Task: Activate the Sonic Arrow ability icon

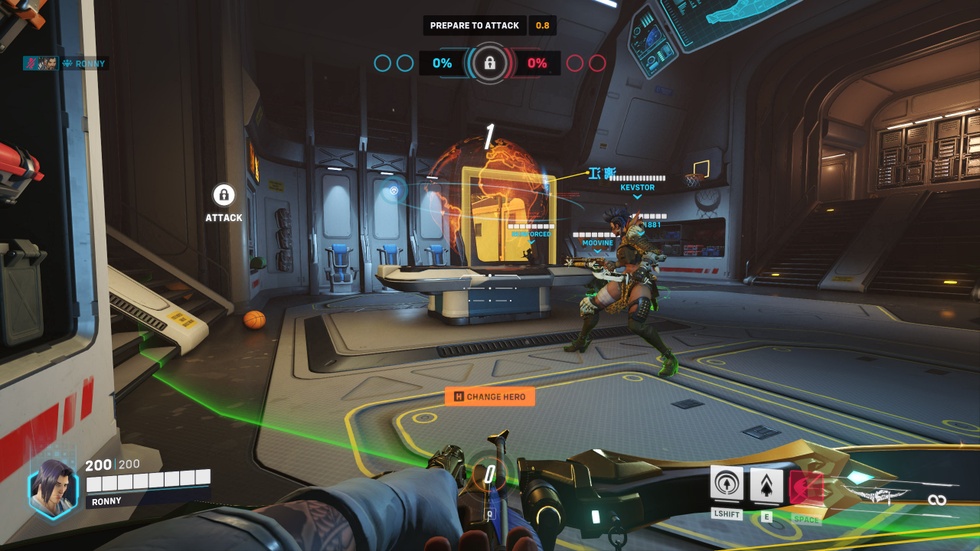Action: (727, 486)
